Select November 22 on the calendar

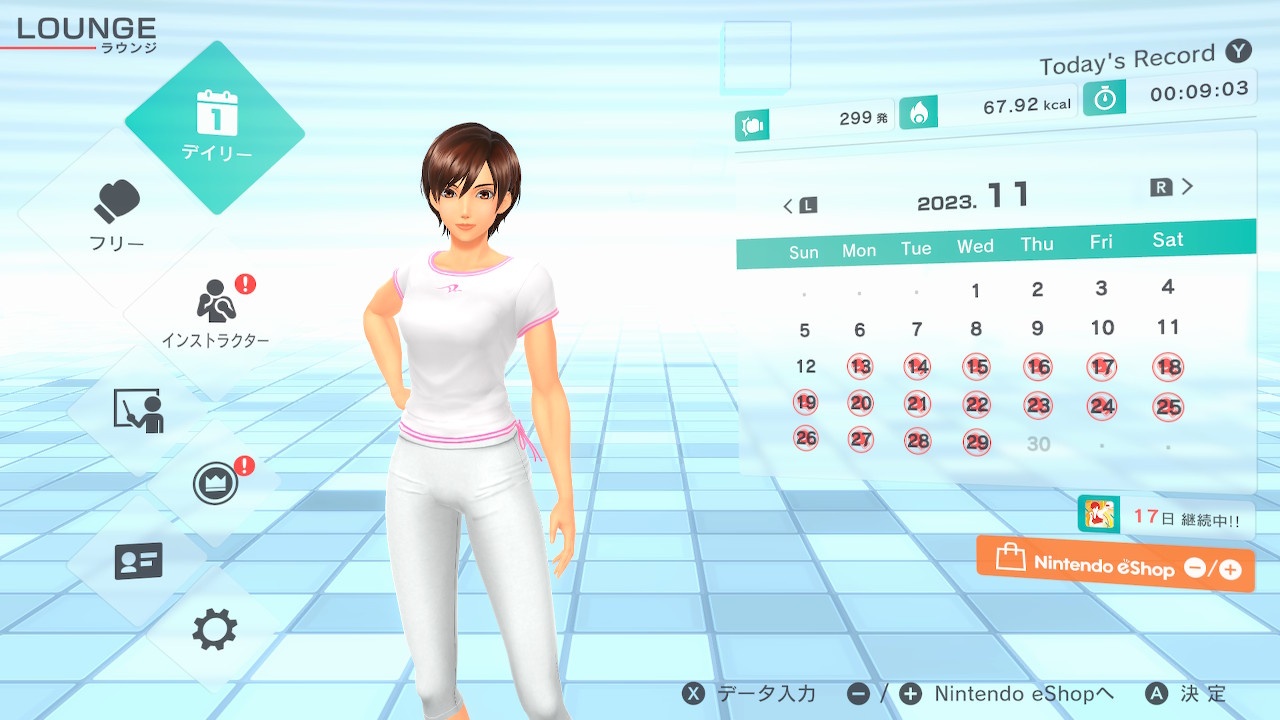[x=977, y=404]
